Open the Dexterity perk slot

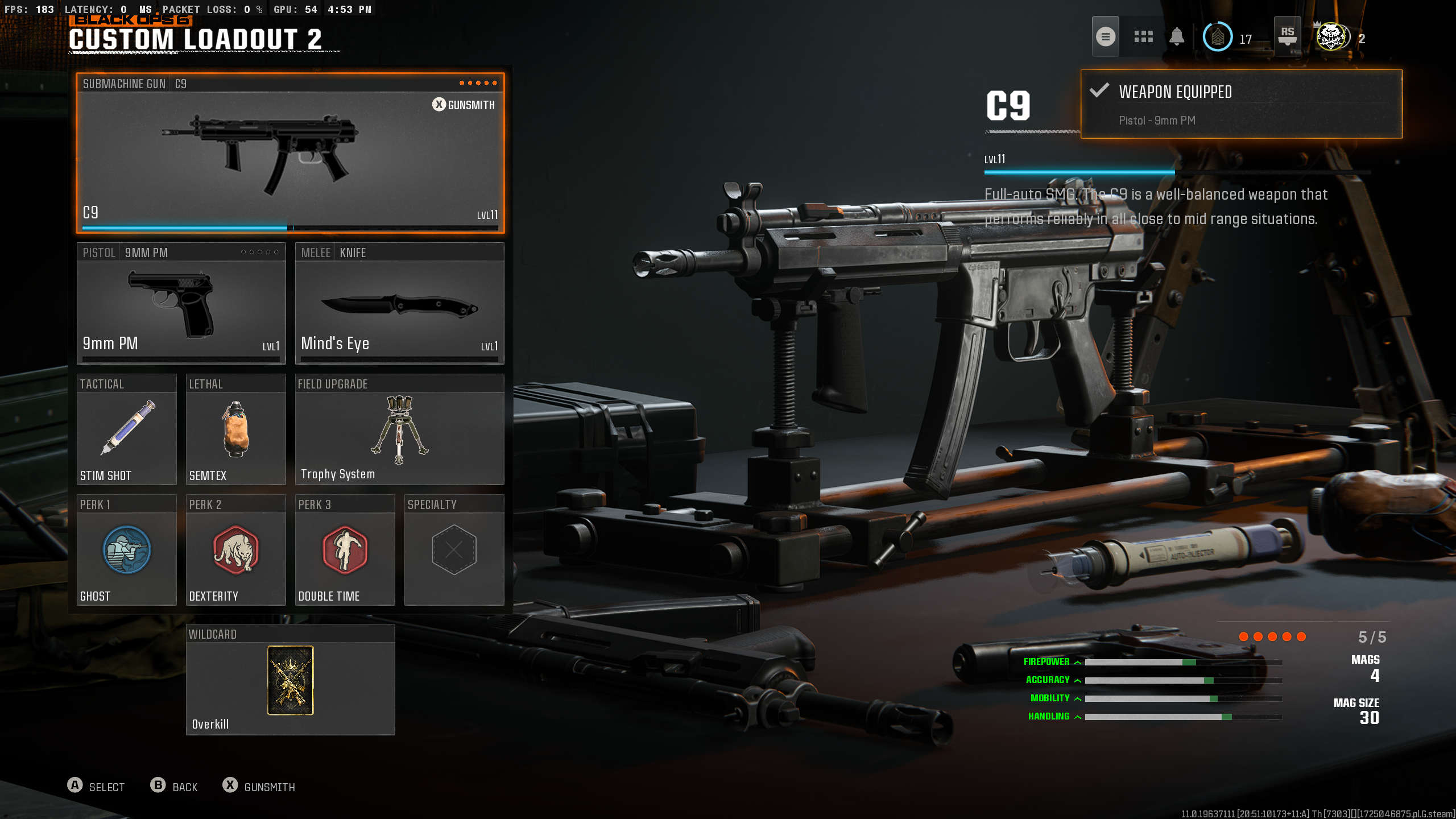[235, 551]
